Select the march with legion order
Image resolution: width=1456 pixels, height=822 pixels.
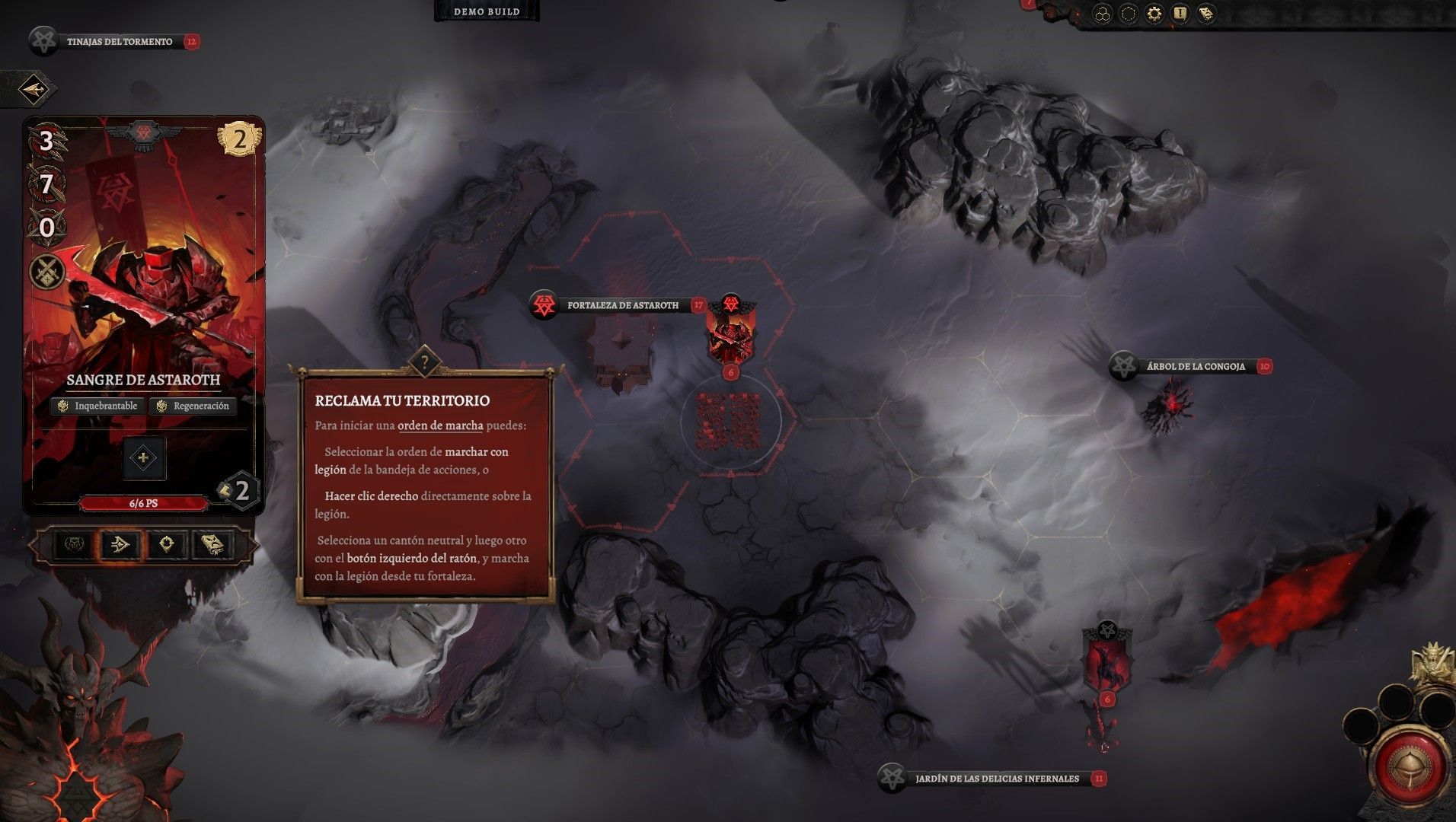point(120,544)
